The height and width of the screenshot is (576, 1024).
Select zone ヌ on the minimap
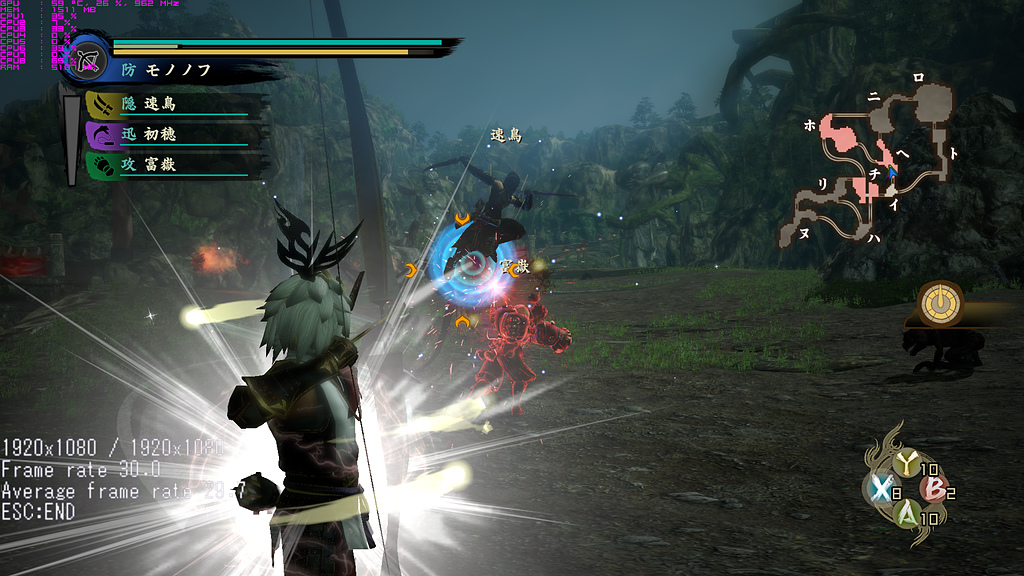804,233
